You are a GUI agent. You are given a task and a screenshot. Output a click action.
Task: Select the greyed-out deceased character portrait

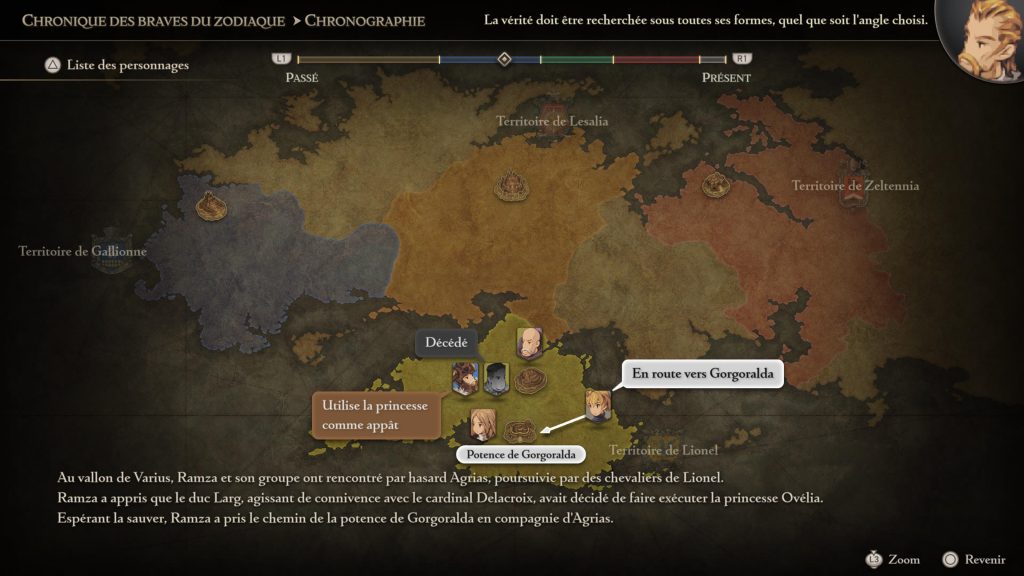pyautogui.click(x=497, y=377)
